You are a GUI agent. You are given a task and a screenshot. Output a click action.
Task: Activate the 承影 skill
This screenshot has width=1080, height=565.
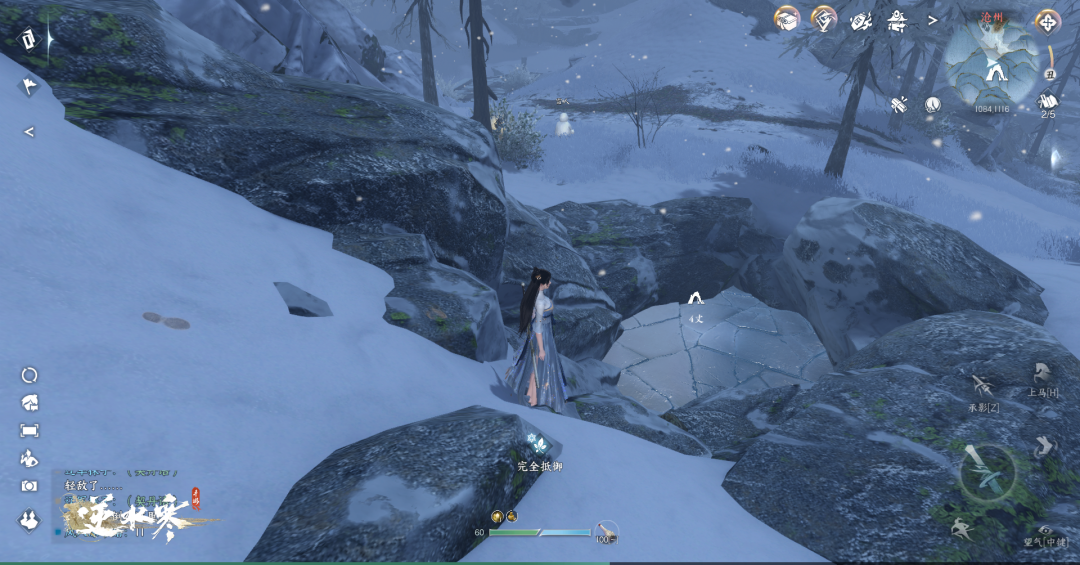coord(984,388)
